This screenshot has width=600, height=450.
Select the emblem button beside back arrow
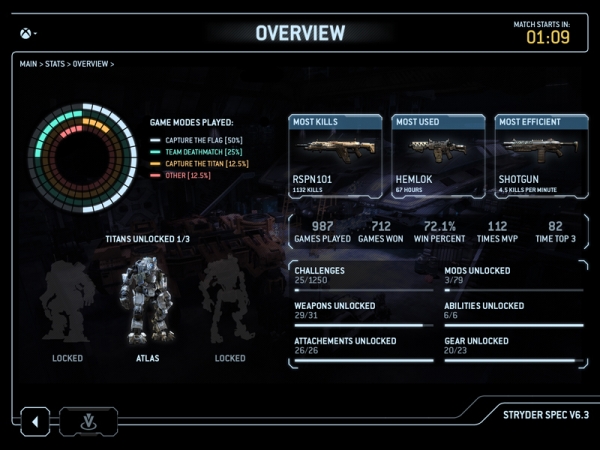tap(88, 421)
